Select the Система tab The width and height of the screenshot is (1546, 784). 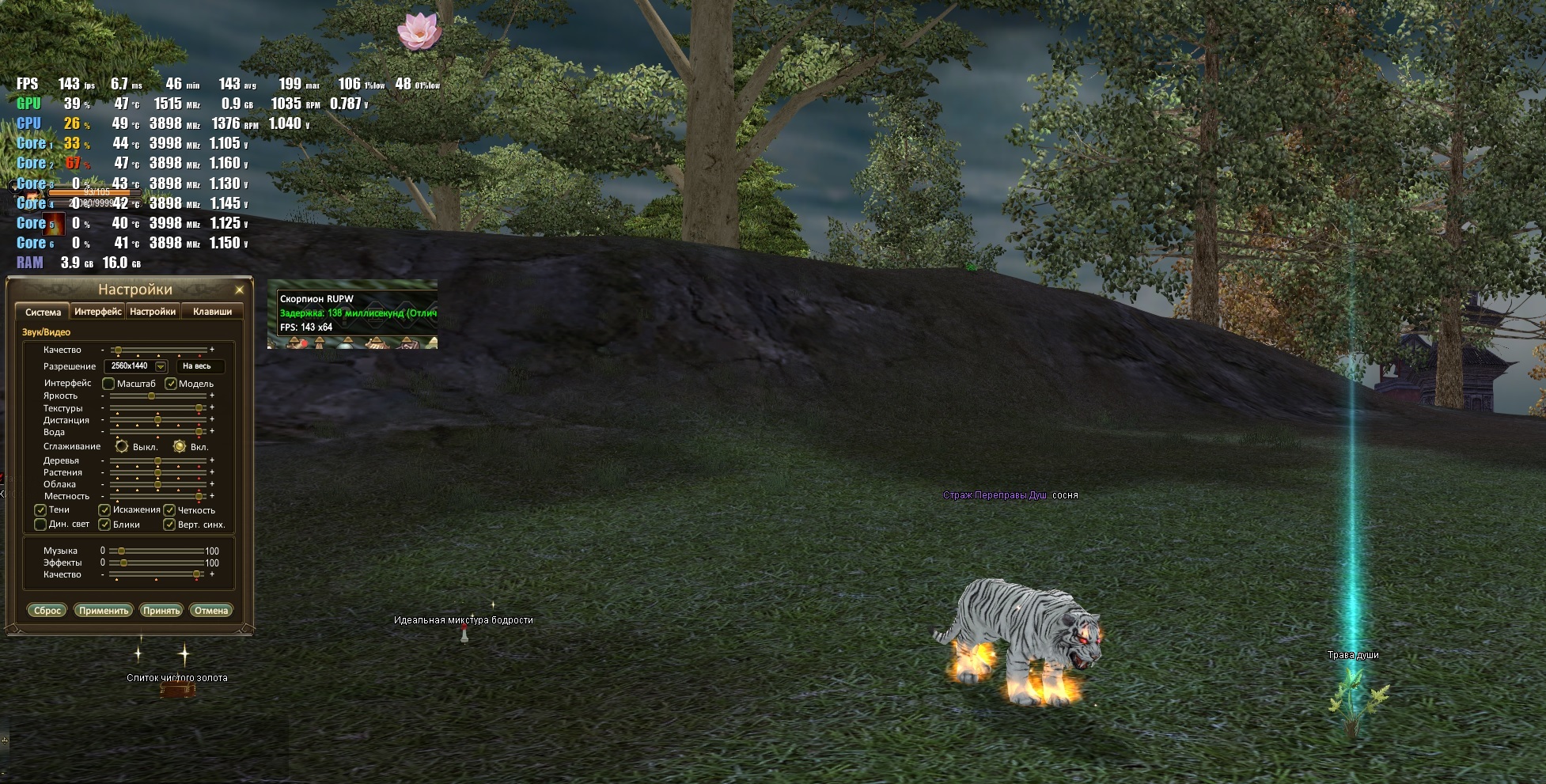pos(43,312)
